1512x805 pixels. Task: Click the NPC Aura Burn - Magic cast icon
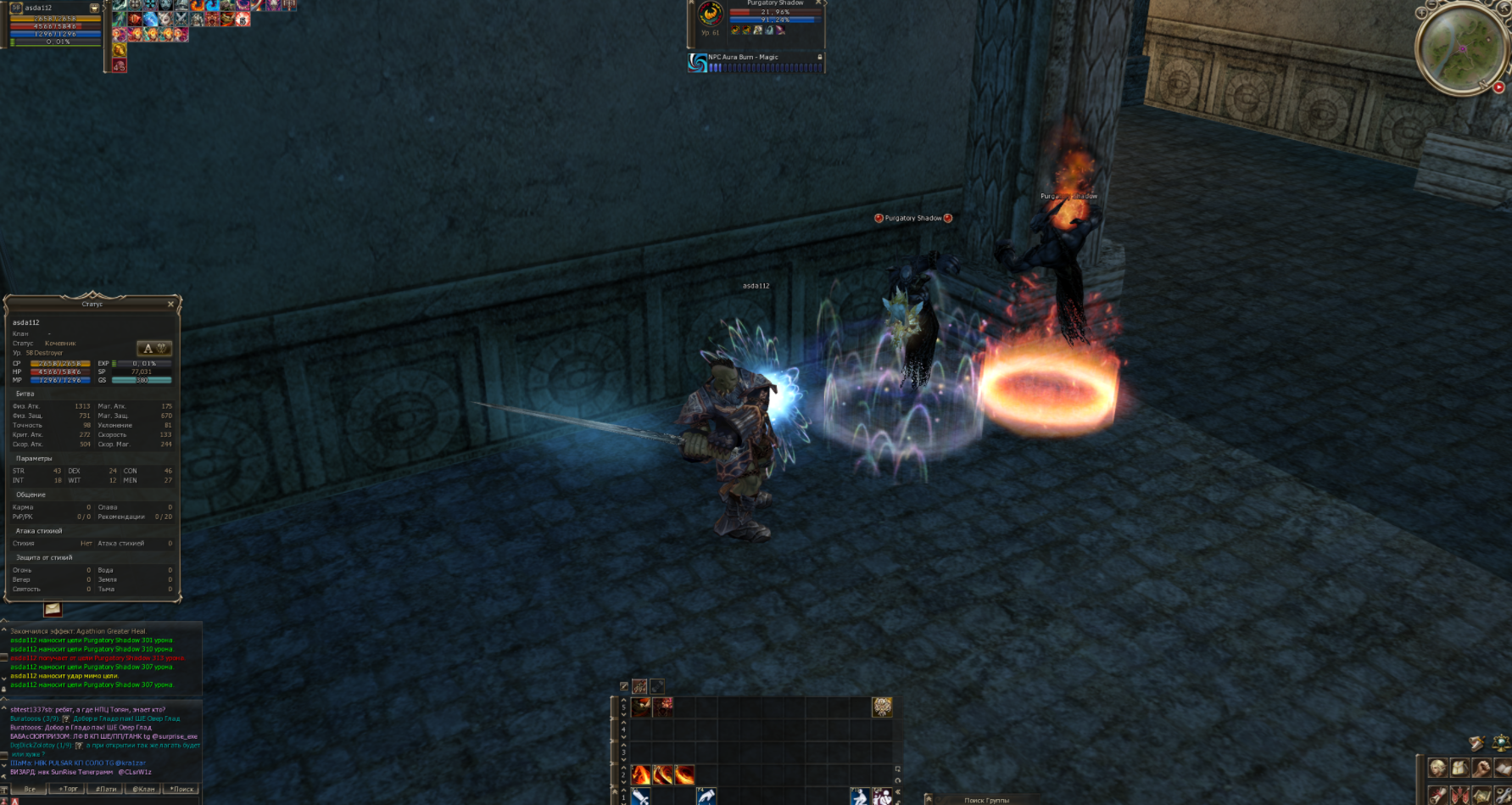[698, 63]
